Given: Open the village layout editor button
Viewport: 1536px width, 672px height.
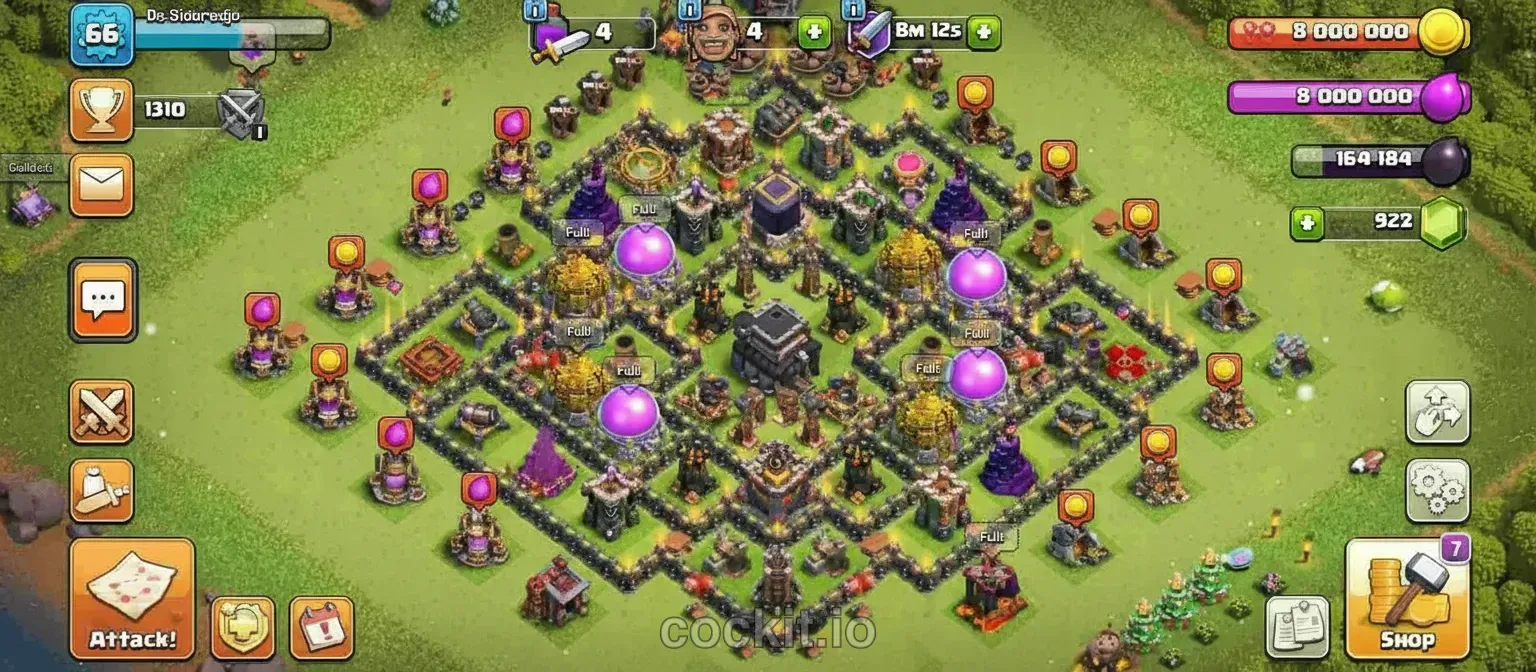Looking at the screenshot, I should 1437,411.
